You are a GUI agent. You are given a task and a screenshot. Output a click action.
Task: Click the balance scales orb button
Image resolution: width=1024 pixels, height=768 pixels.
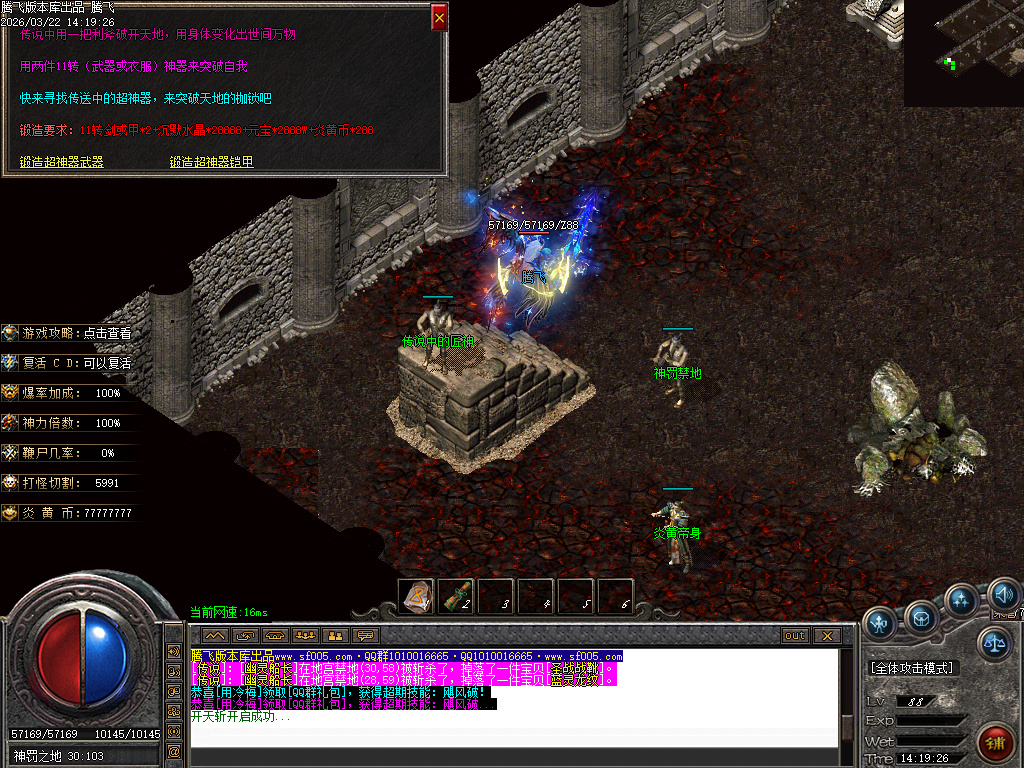point(994,644)
